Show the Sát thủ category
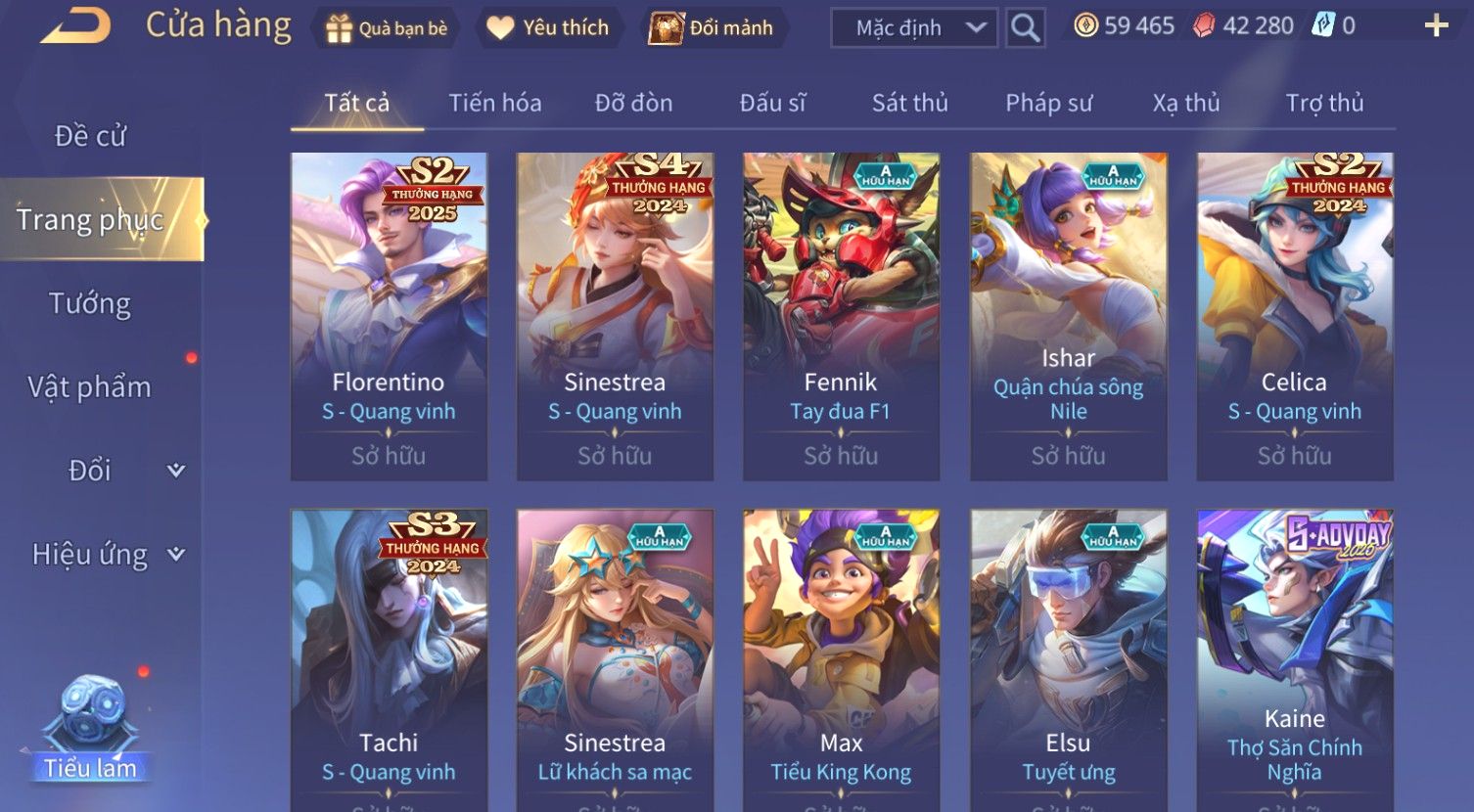 (x=909, y=103)
